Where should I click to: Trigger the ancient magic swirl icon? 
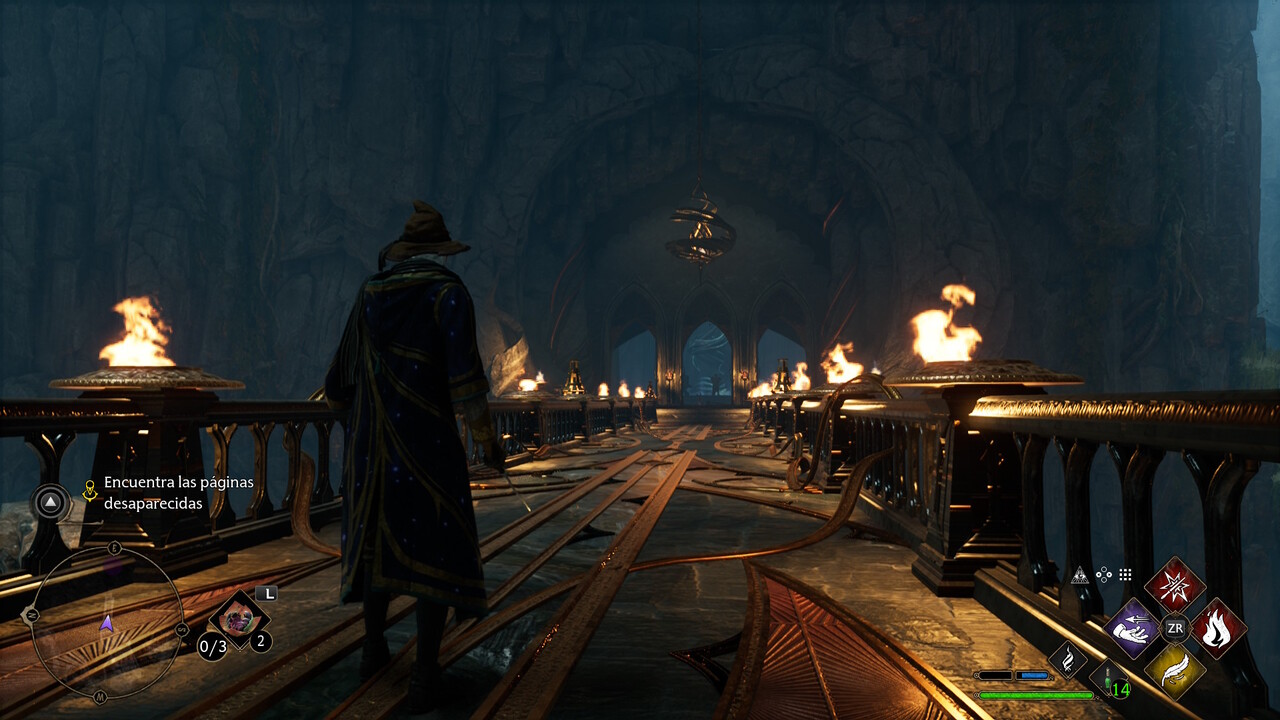click(1067, 659)
